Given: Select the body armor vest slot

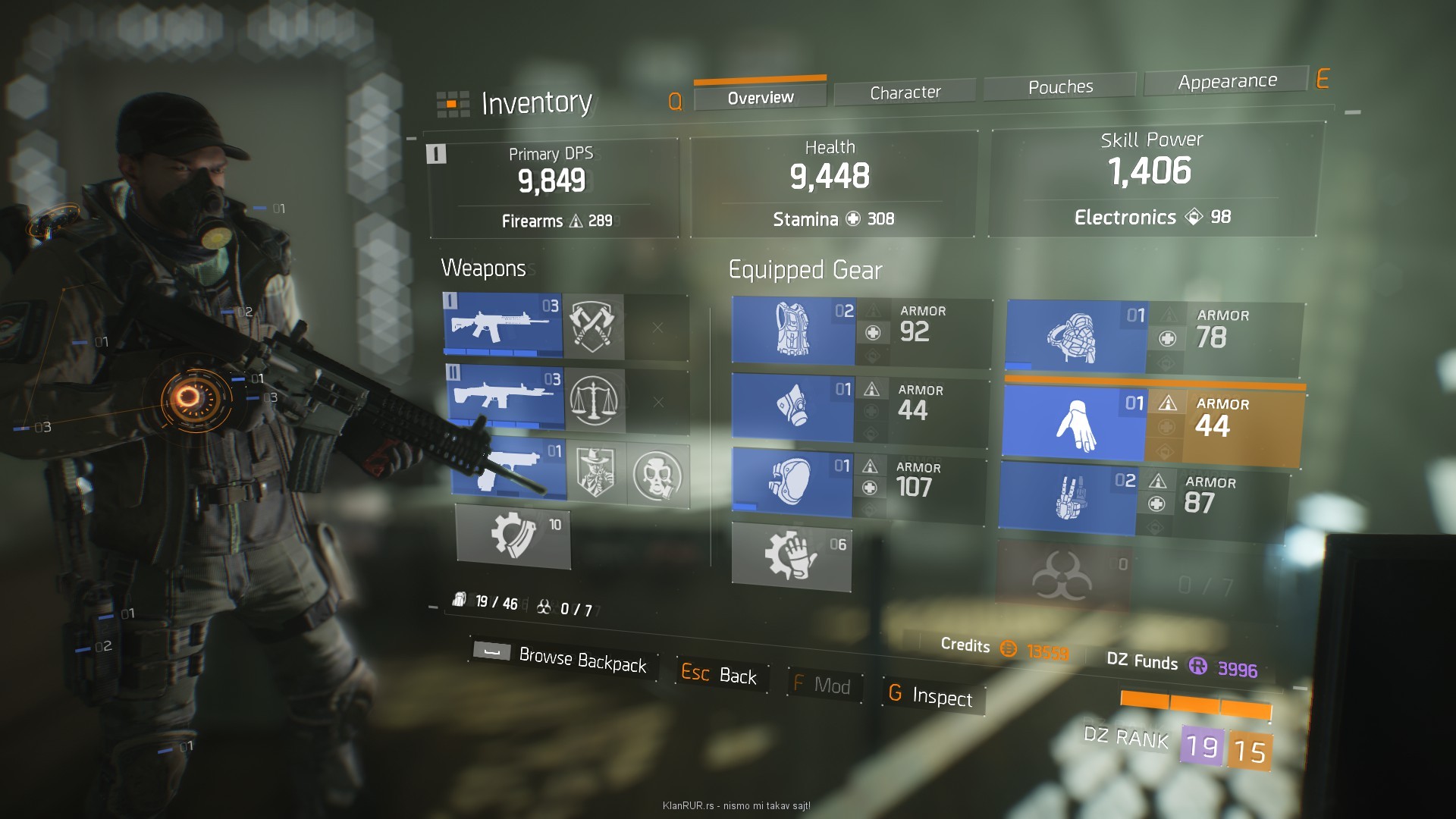Looking at the screenshot, I should (792, 330).
